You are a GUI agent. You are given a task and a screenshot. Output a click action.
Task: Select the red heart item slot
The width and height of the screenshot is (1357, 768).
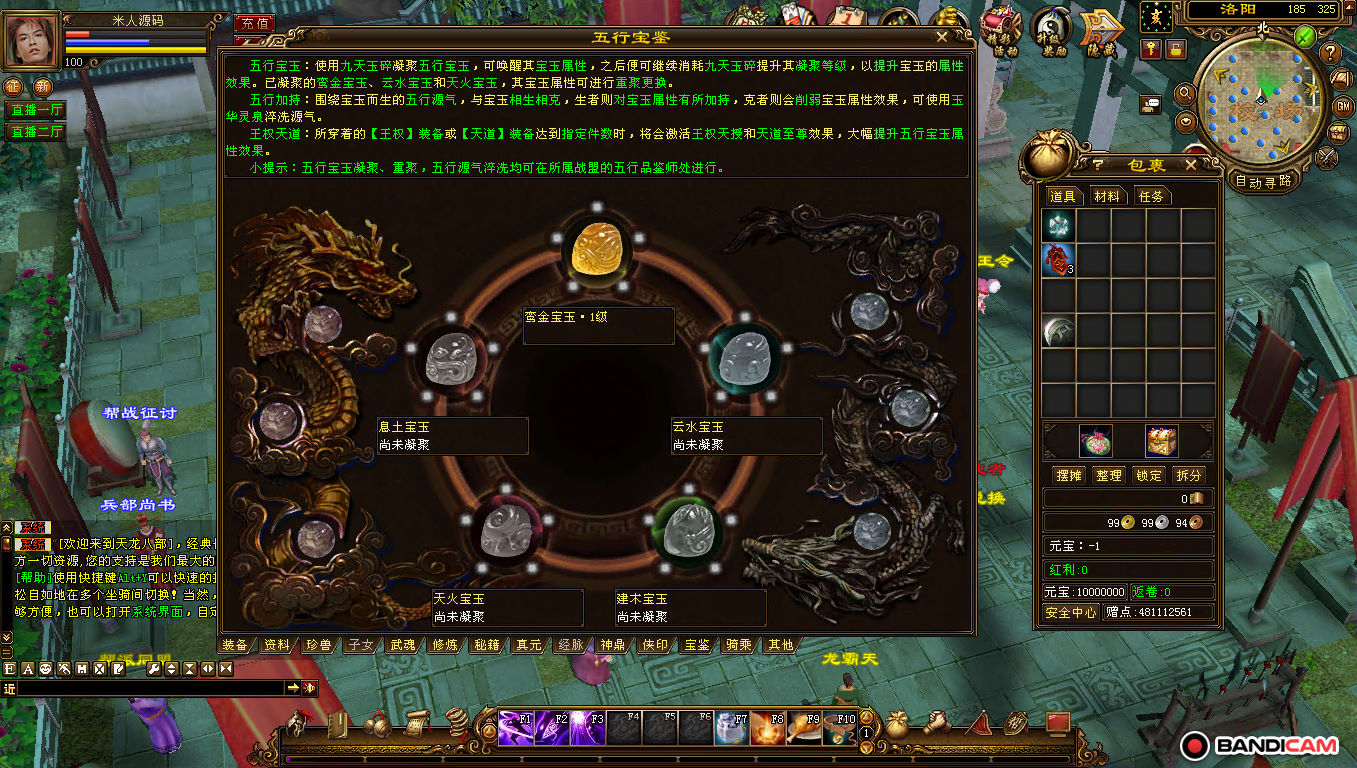1058,259
